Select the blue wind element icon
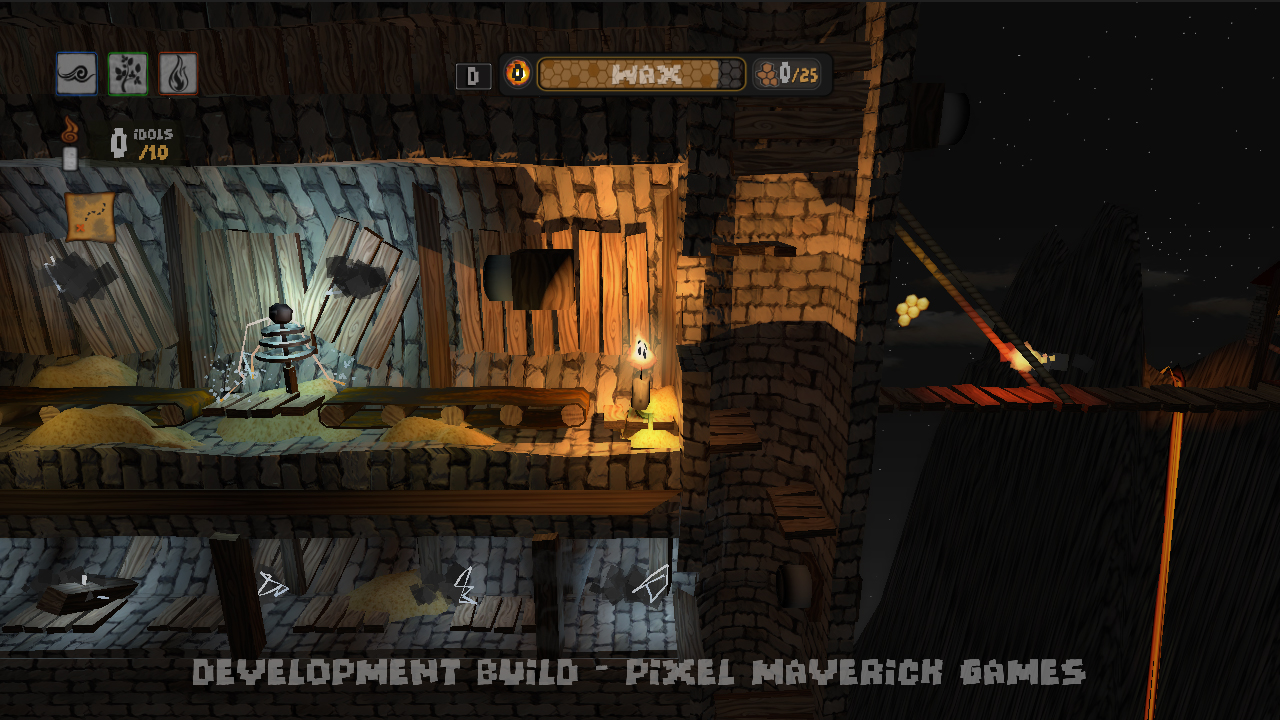This screenshot has width=1280, height=720. coord(76,73)
